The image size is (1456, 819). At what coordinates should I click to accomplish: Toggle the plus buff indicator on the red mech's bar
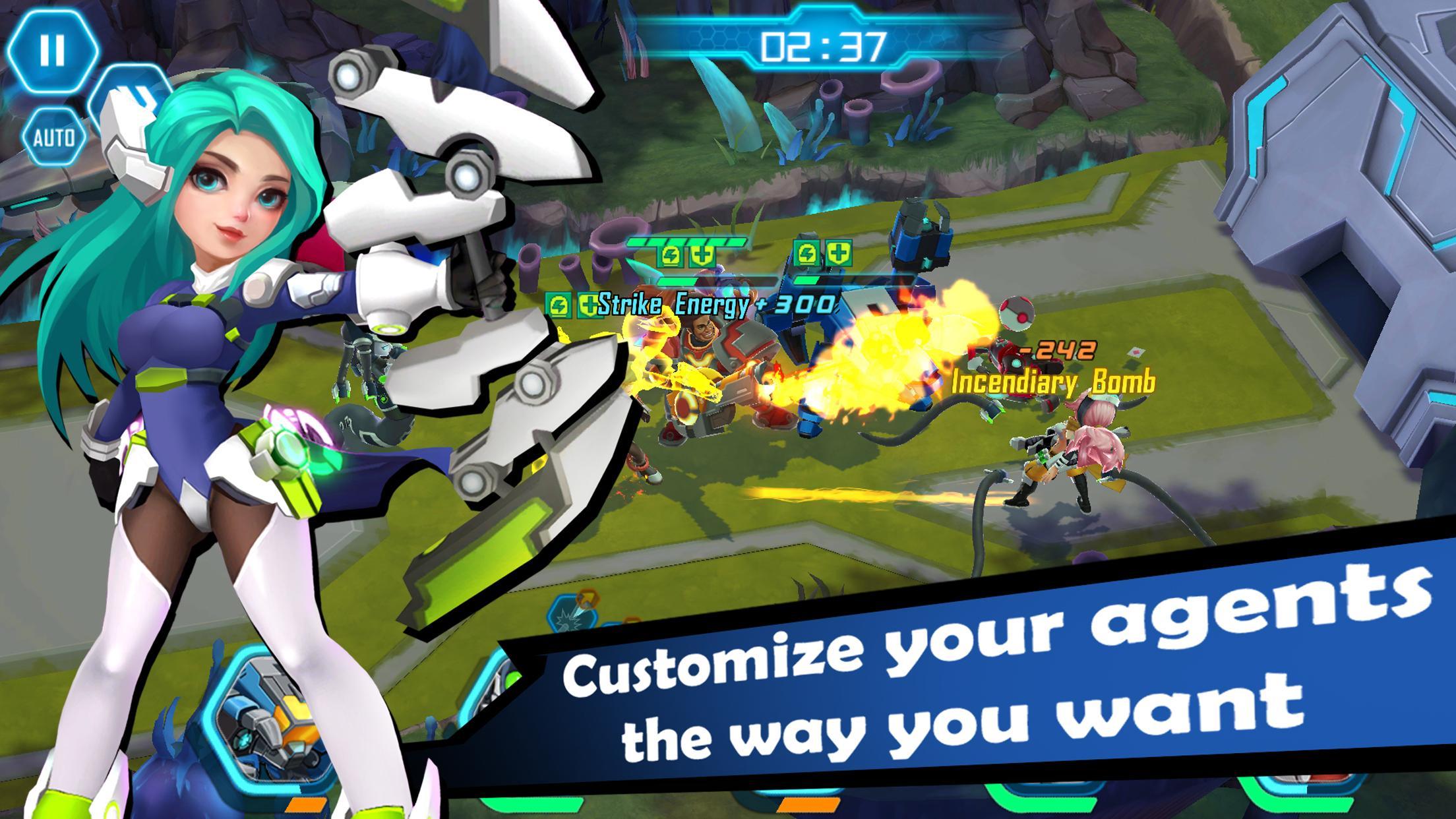(702, 256)
